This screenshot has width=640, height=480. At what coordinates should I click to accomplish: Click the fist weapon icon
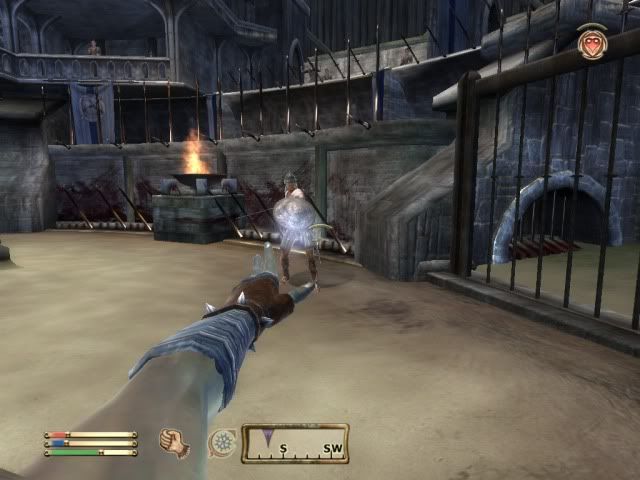click(175, 443)
